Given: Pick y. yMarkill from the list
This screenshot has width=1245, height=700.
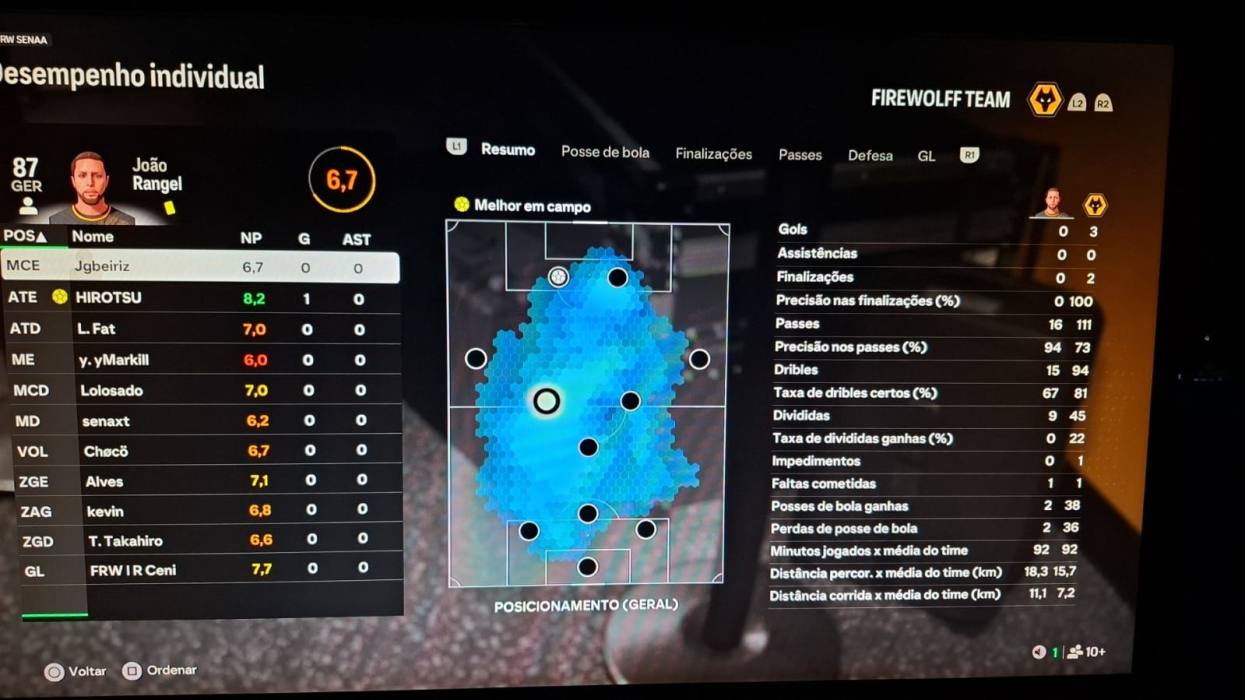Looking at the screenshot, I should tap(200, 359).
